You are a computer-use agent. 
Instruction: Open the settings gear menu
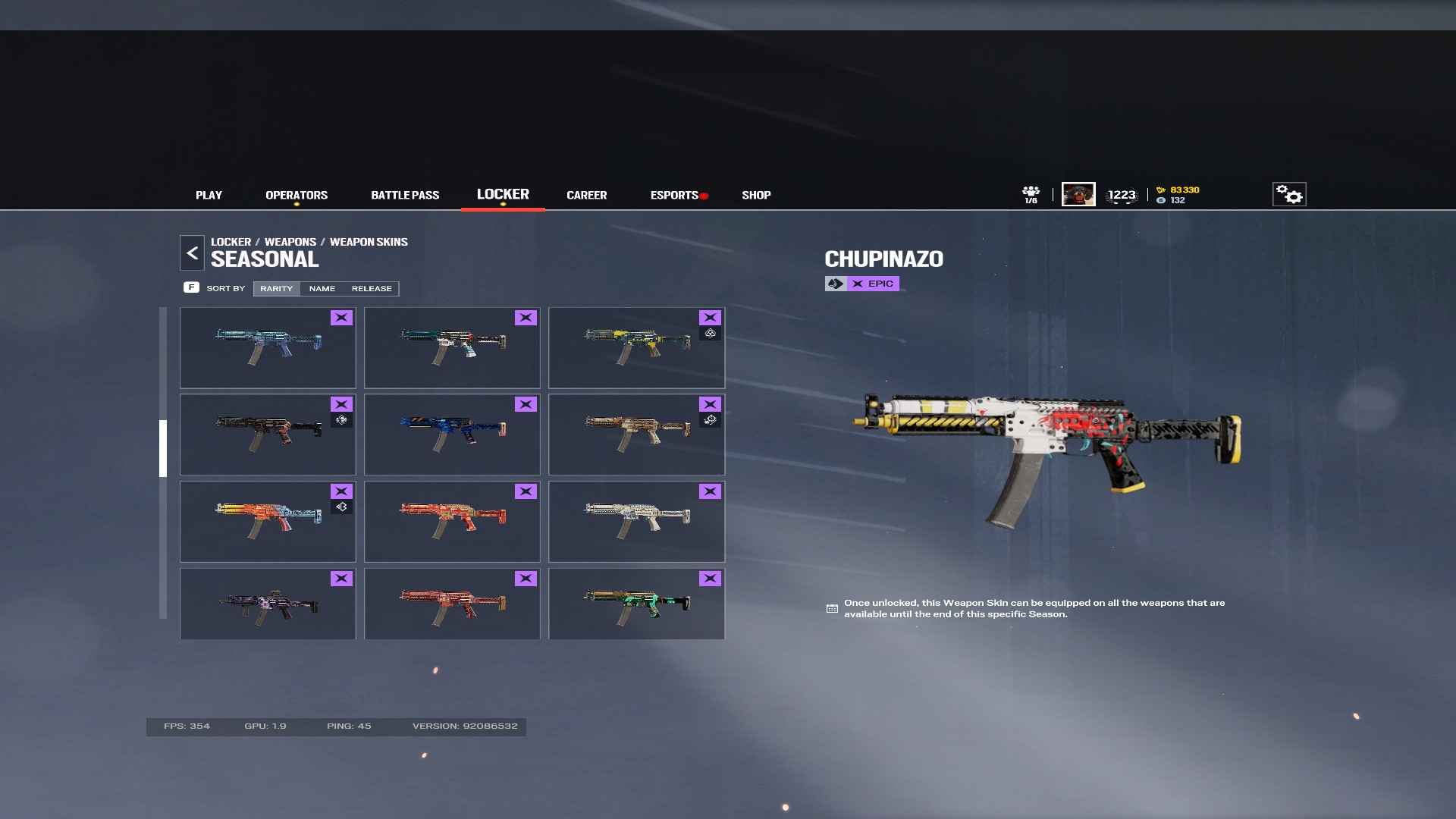pyautogui.click(x=1288, y=195)
